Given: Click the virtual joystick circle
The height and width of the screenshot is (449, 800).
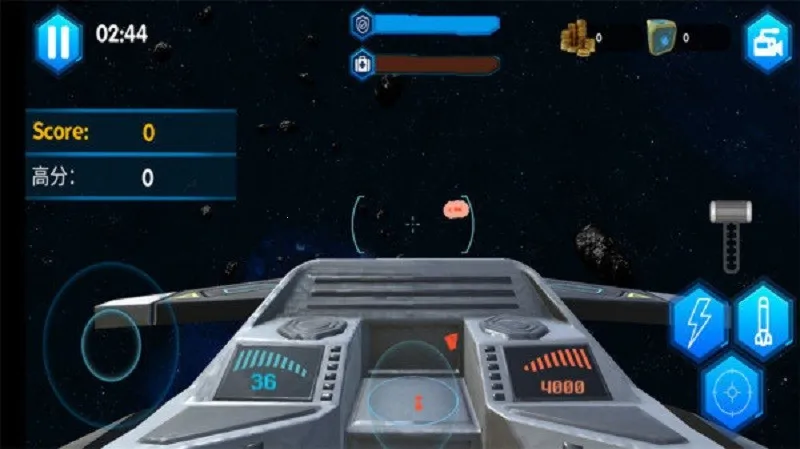Looking at the screenshot, I should coord(112,345).
